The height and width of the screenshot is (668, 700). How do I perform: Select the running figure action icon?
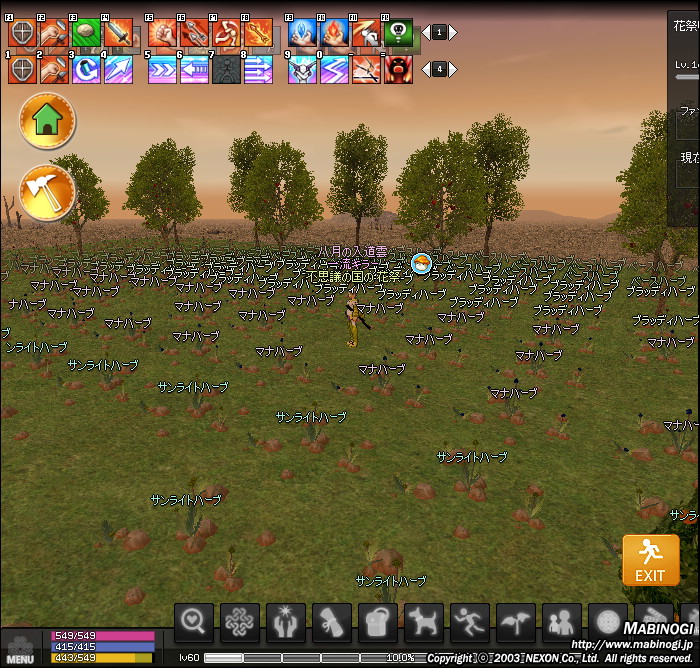[470, 623]
